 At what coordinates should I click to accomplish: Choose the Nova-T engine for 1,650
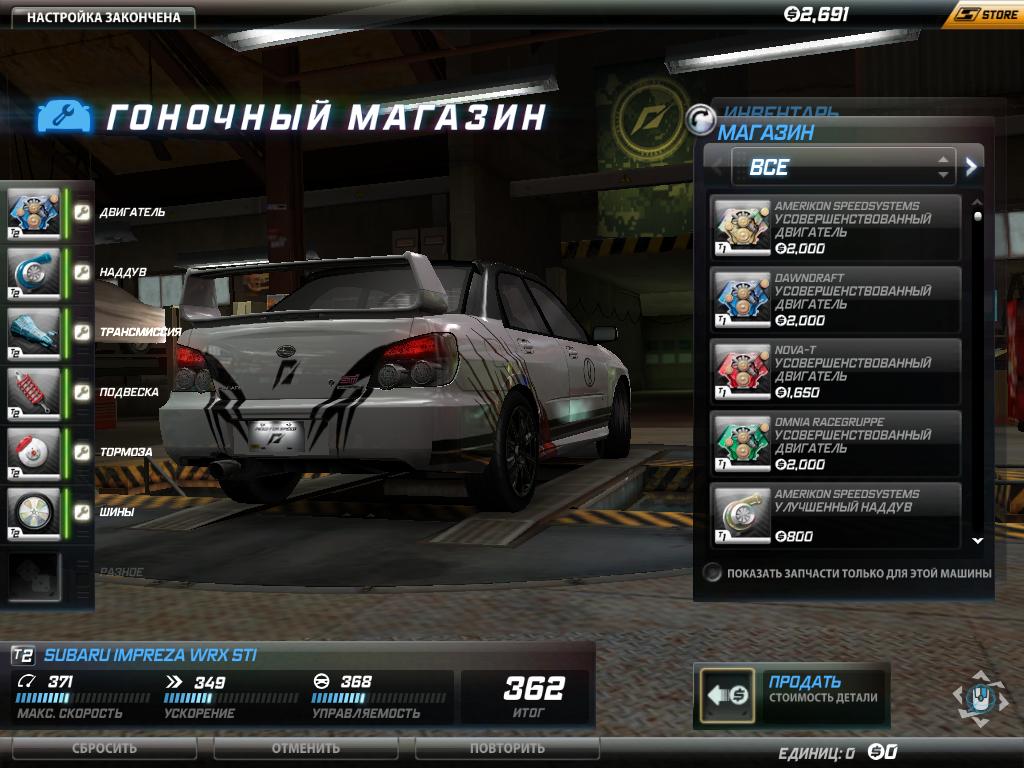[836, 371]
